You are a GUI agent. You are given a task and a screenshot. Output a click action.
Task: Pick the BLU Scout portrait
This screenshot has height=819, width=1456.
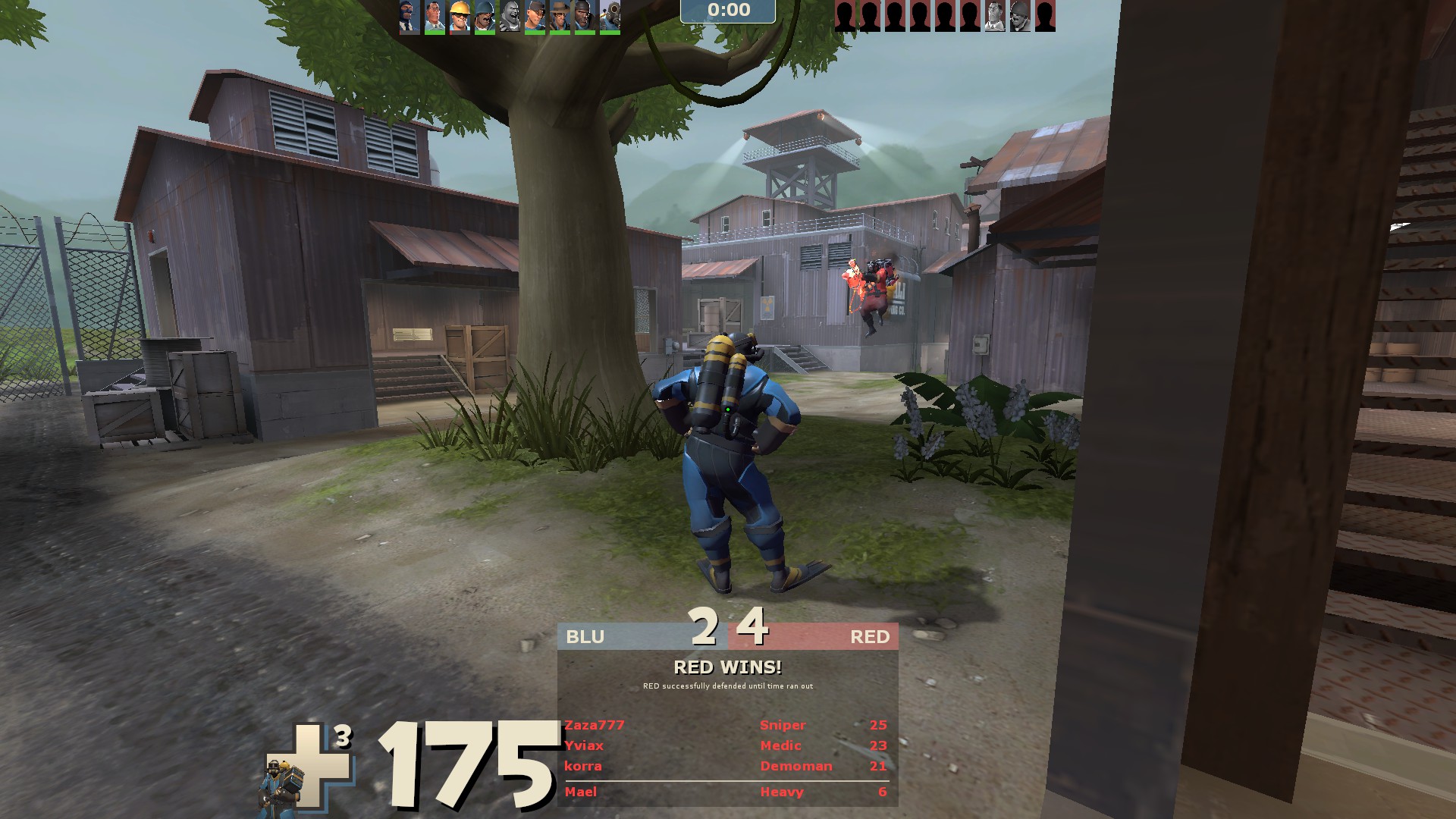535,16
